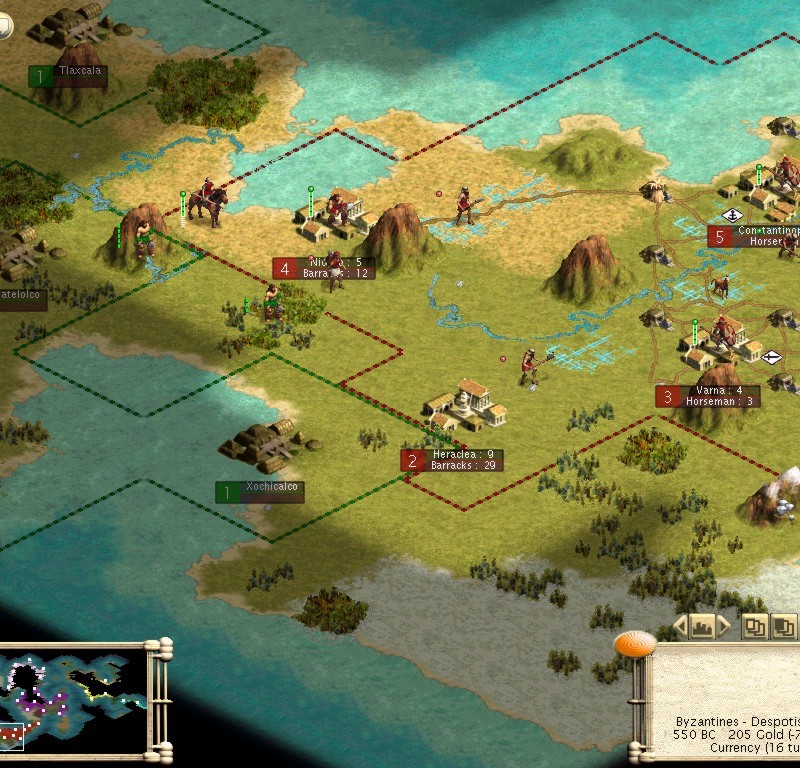Viewport: 800px width, 768px height.
Task: Click the dark overlapping squares button
Action: pos(785,627)
